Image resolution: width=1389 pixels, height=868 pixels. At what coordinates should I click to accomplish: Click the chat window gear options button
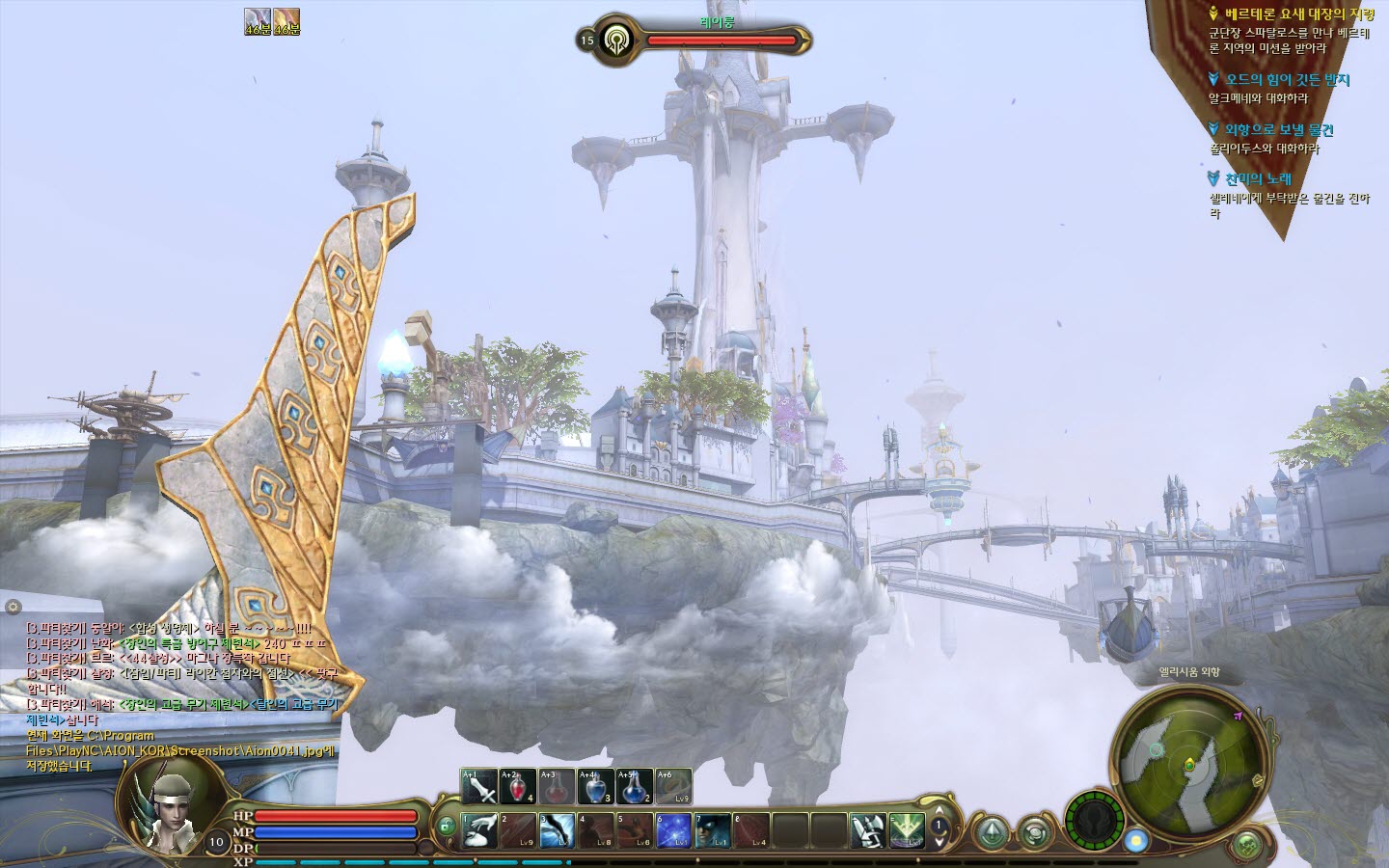pos(13,607)
